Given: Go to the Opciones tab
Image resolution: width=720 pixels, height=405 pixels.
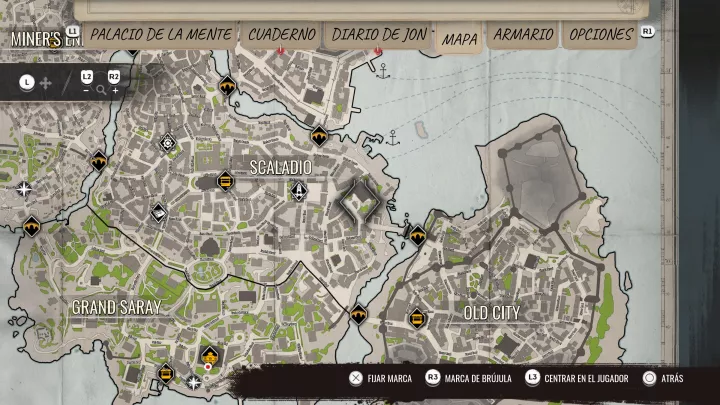Looking at the screenshot, I should (x=600, y=34).
